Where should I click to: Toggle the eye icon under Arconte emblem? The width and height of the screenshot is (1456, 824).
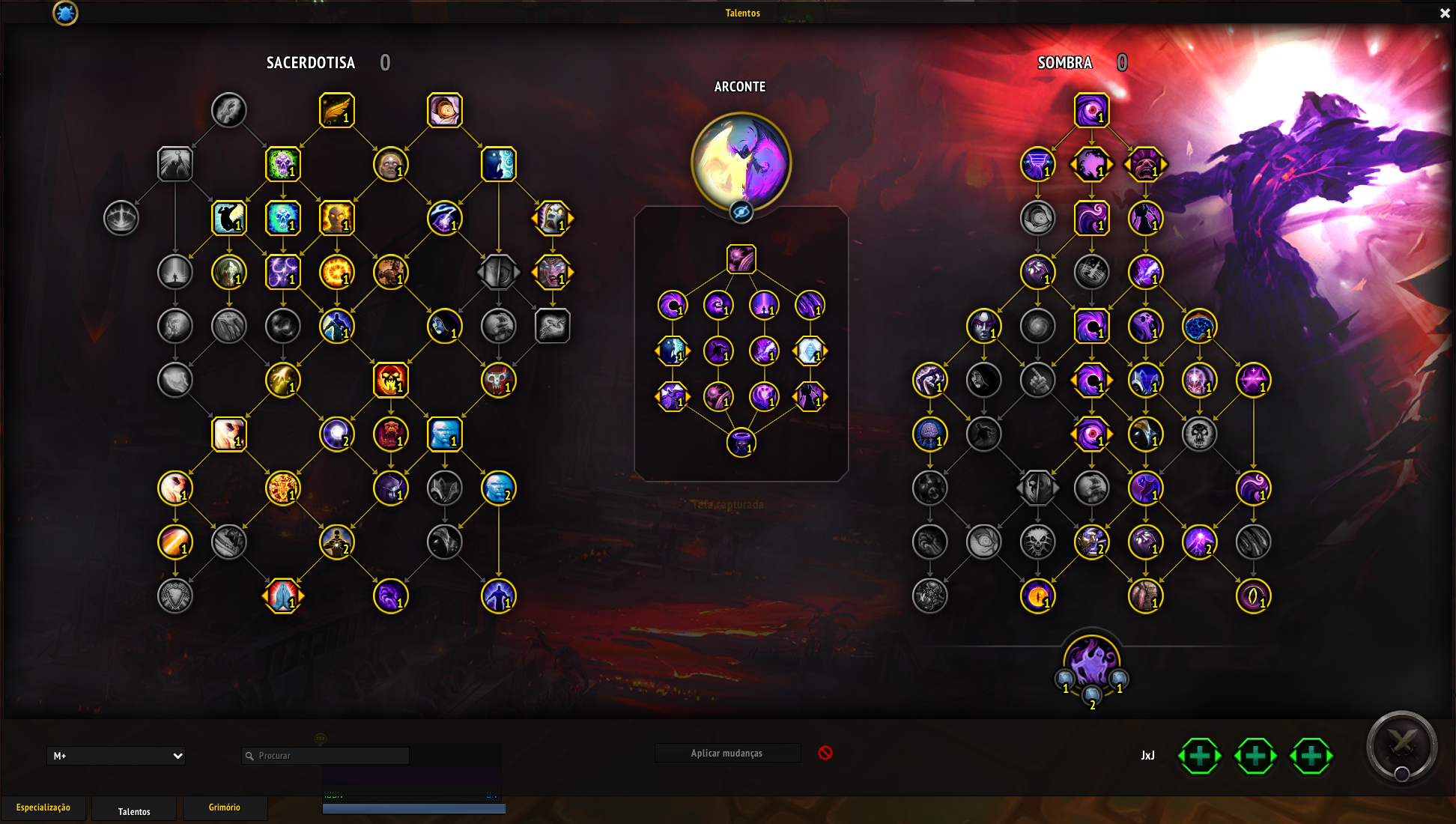pyautogui.click(x=741, y=213)
